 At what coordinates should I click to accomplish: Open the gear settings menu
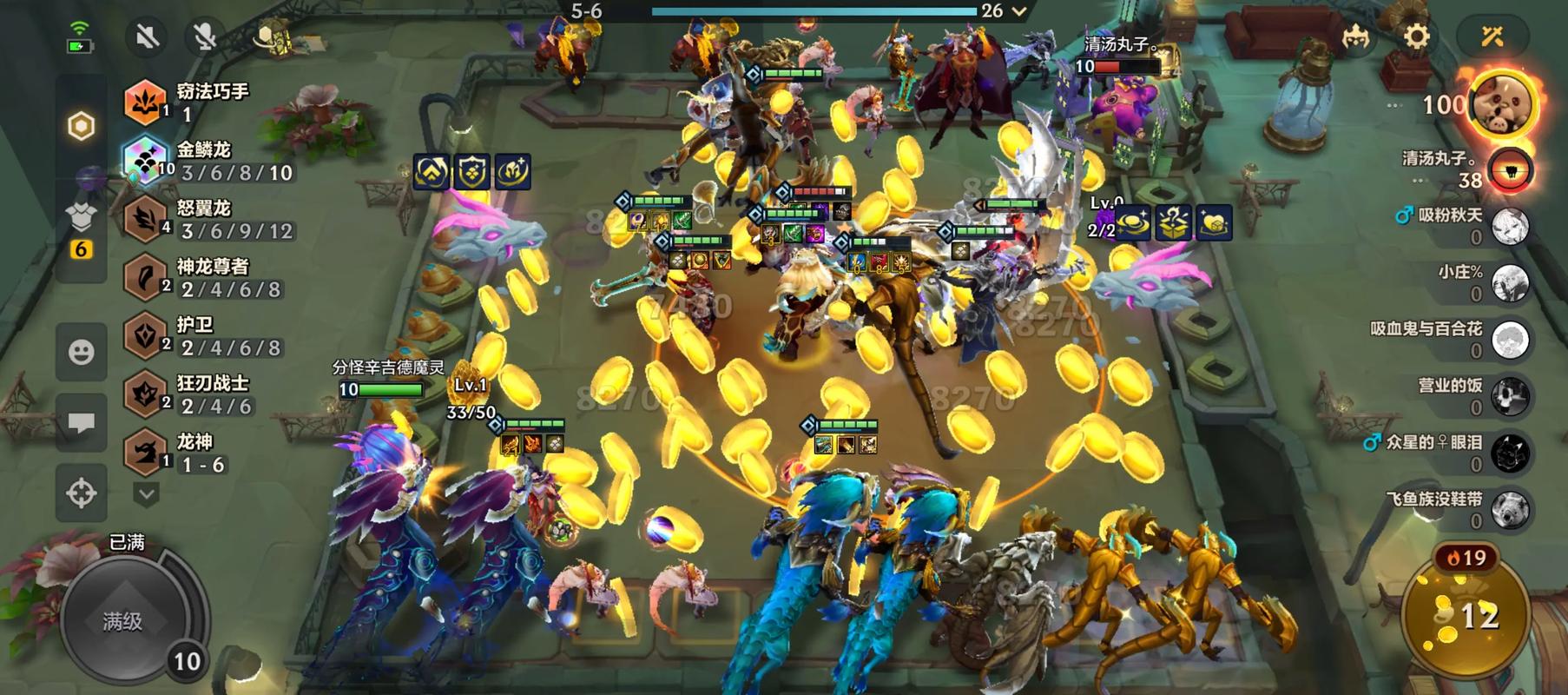[x=1416, y=36]
